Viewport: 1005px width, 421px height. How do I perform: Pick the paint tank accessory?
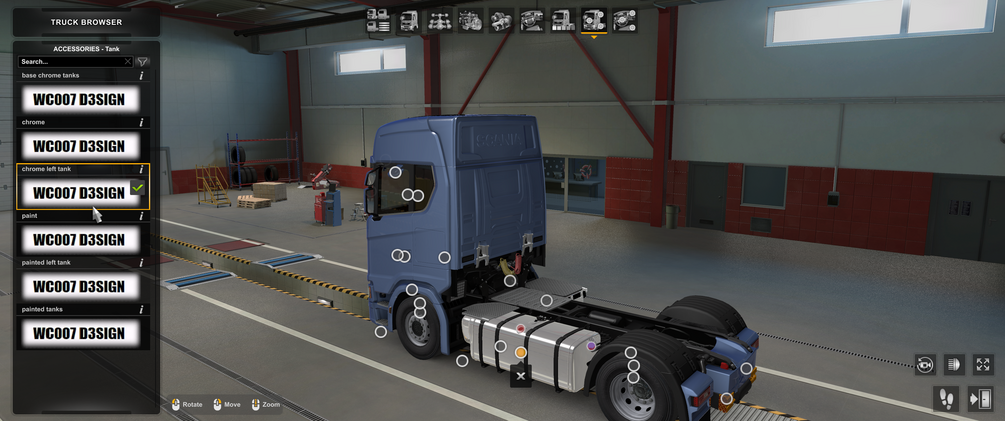pyautogui.click(x=80, y=240)
